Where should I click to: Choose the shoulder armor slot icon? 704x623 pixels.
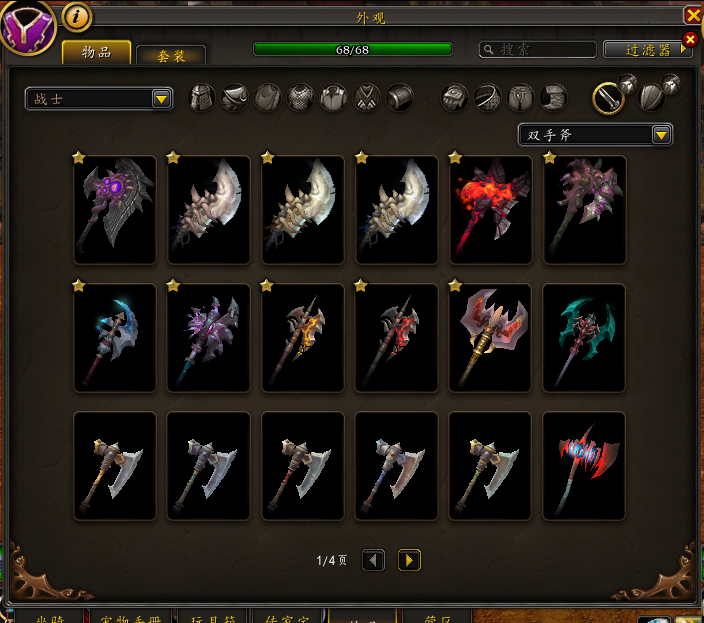click(234, 97)
